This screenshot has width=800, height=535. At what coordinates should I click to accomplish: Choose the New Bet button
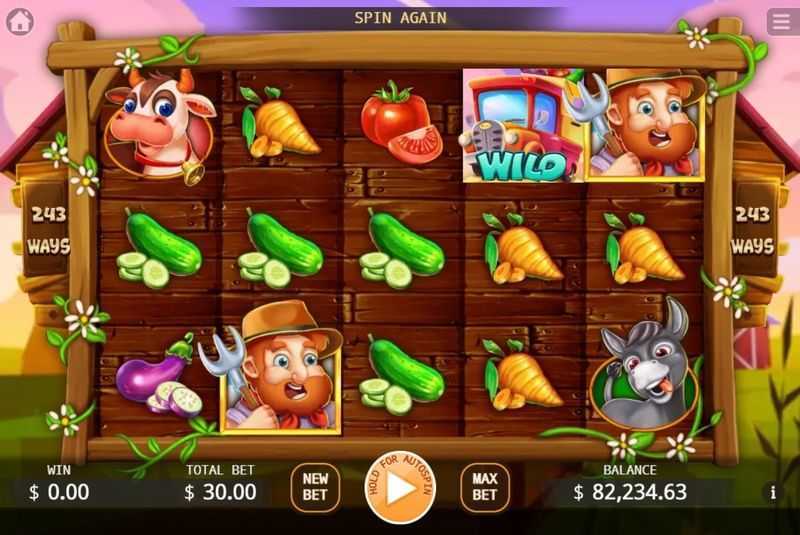click(316, 487)
